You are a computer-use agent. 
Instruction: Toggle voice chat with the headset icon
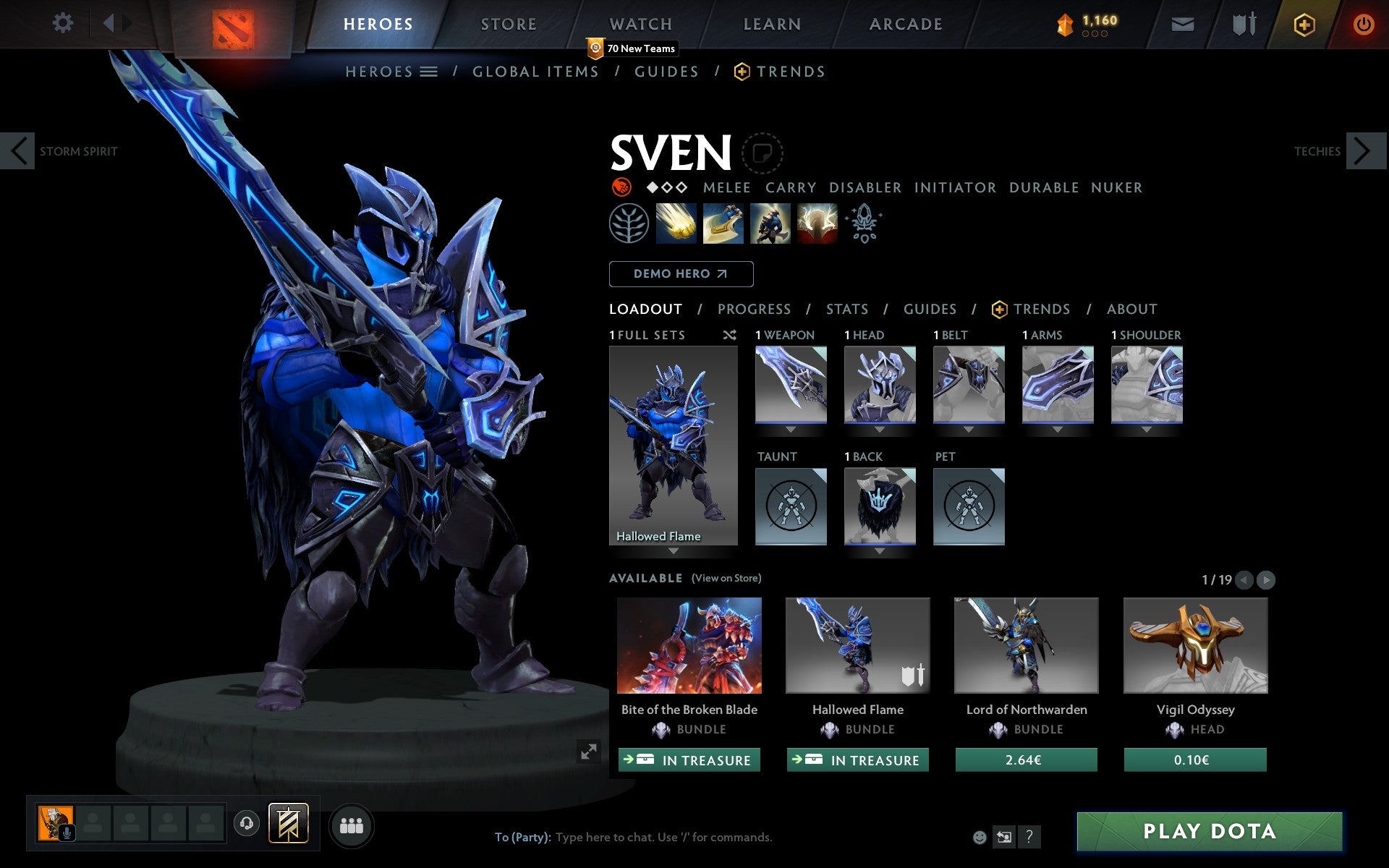[x=246, y=822]
